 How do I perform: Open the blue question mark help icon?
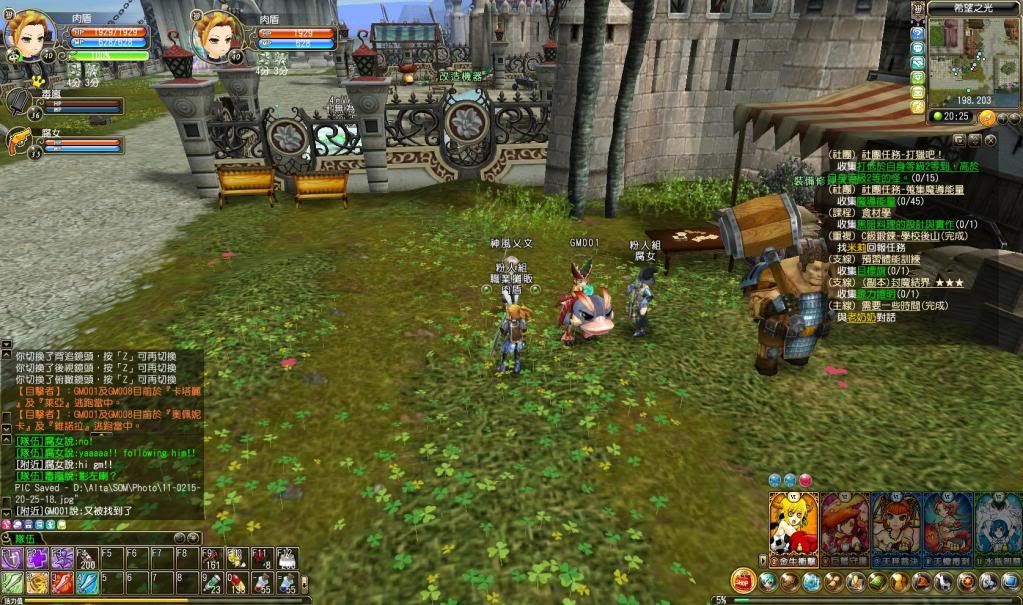918,33
